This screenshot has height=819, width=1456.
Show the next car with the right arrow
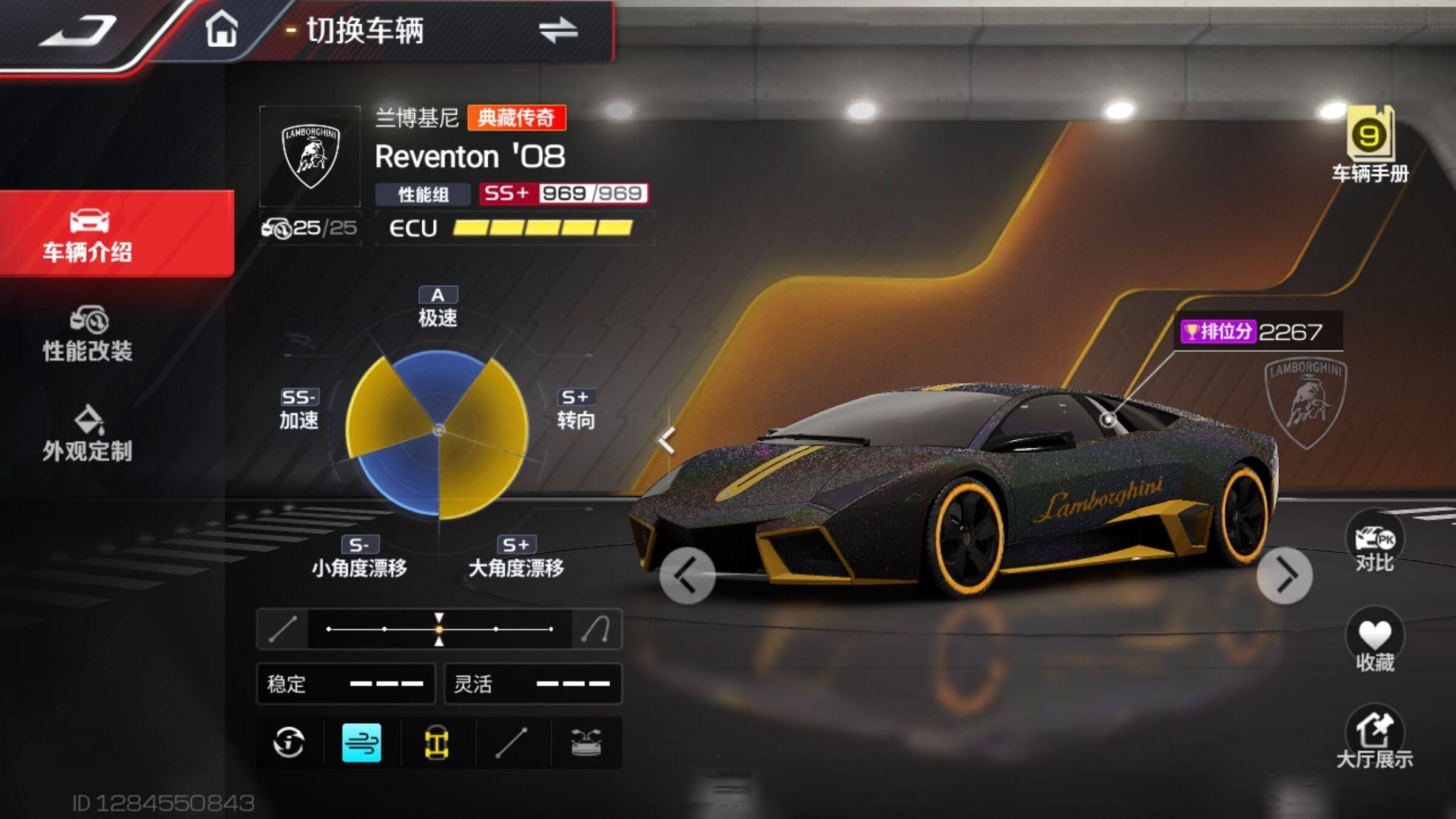pyautogui.click(x=1285, y=575)
